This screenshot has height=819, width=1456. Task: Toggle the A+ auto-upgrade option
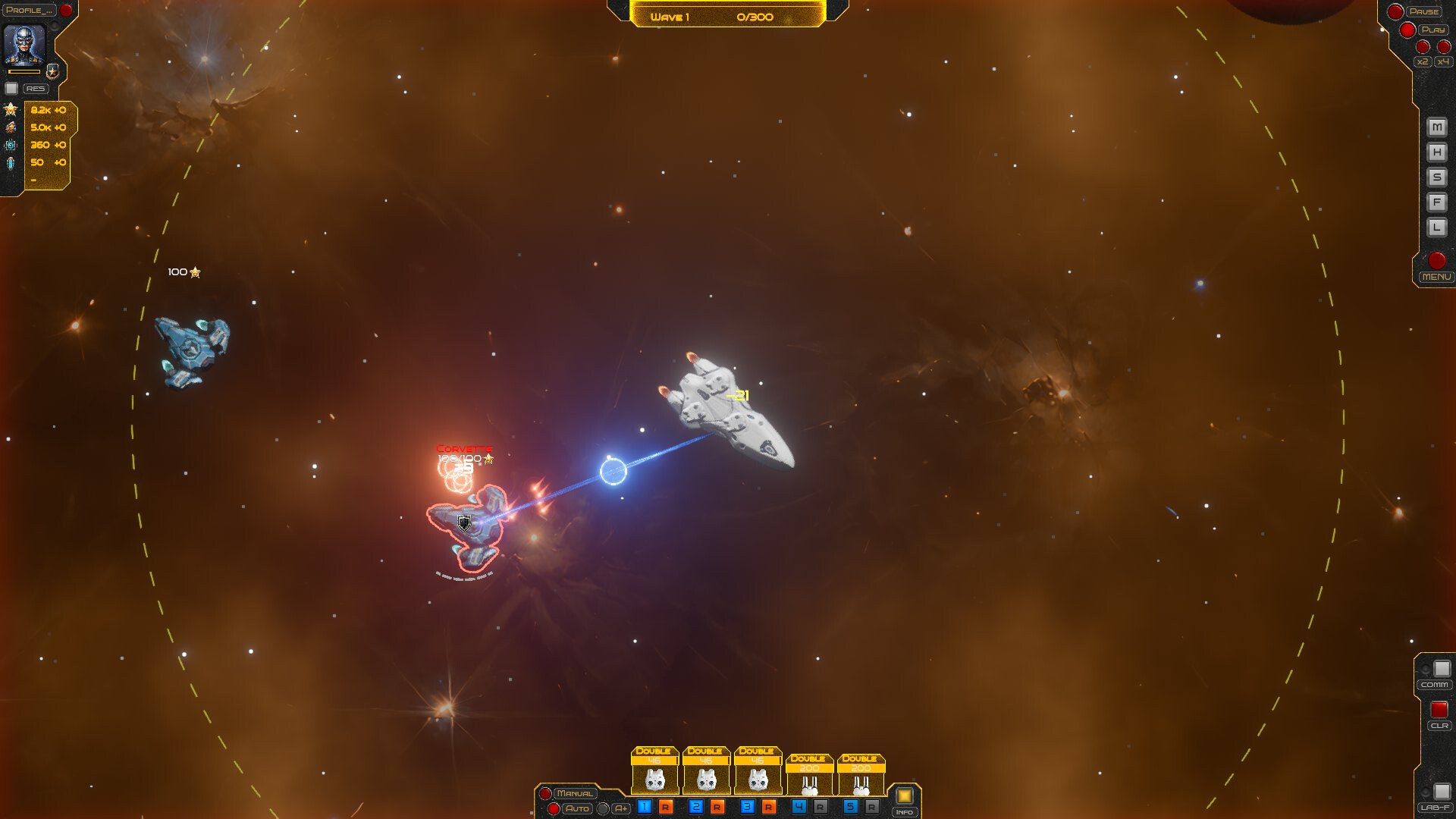(x=620, y=809)
